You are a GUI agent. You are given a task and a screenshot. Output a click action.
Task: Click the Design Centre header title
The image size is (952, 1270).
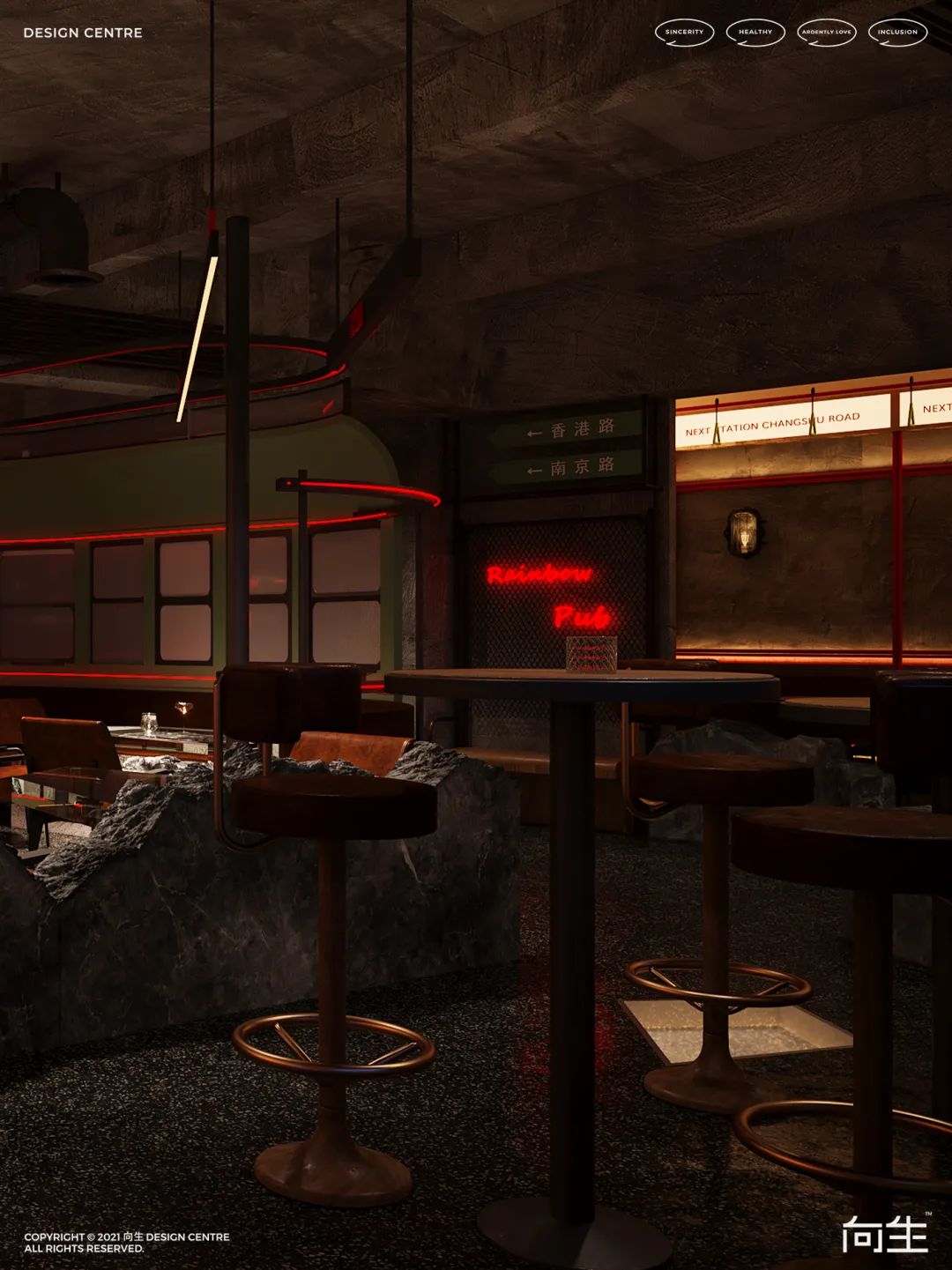tap(83, 33)
